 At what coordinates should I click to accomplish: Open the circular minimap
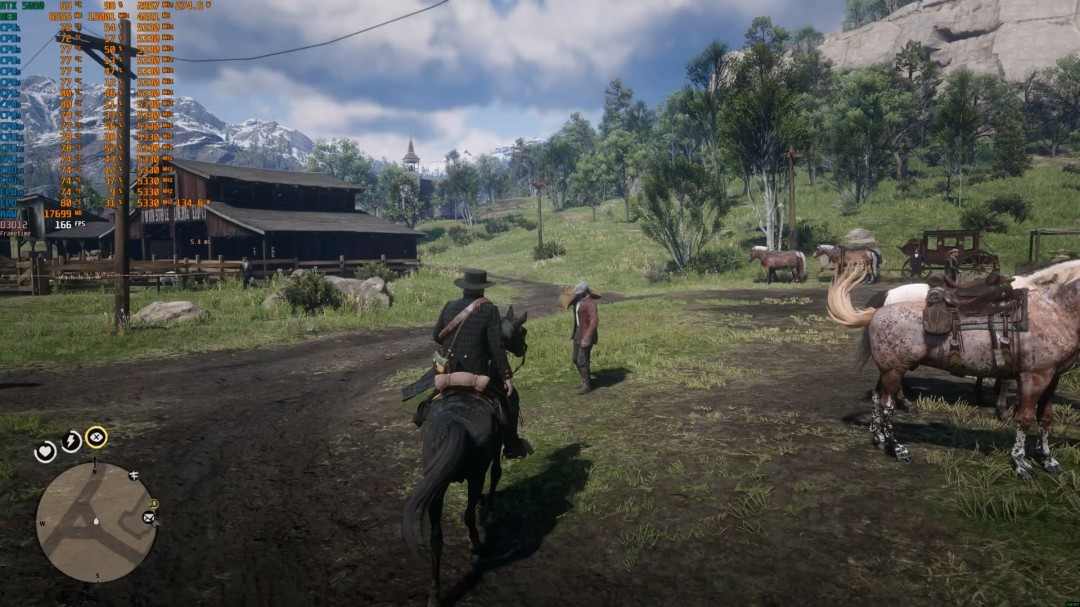pos(96,522)
